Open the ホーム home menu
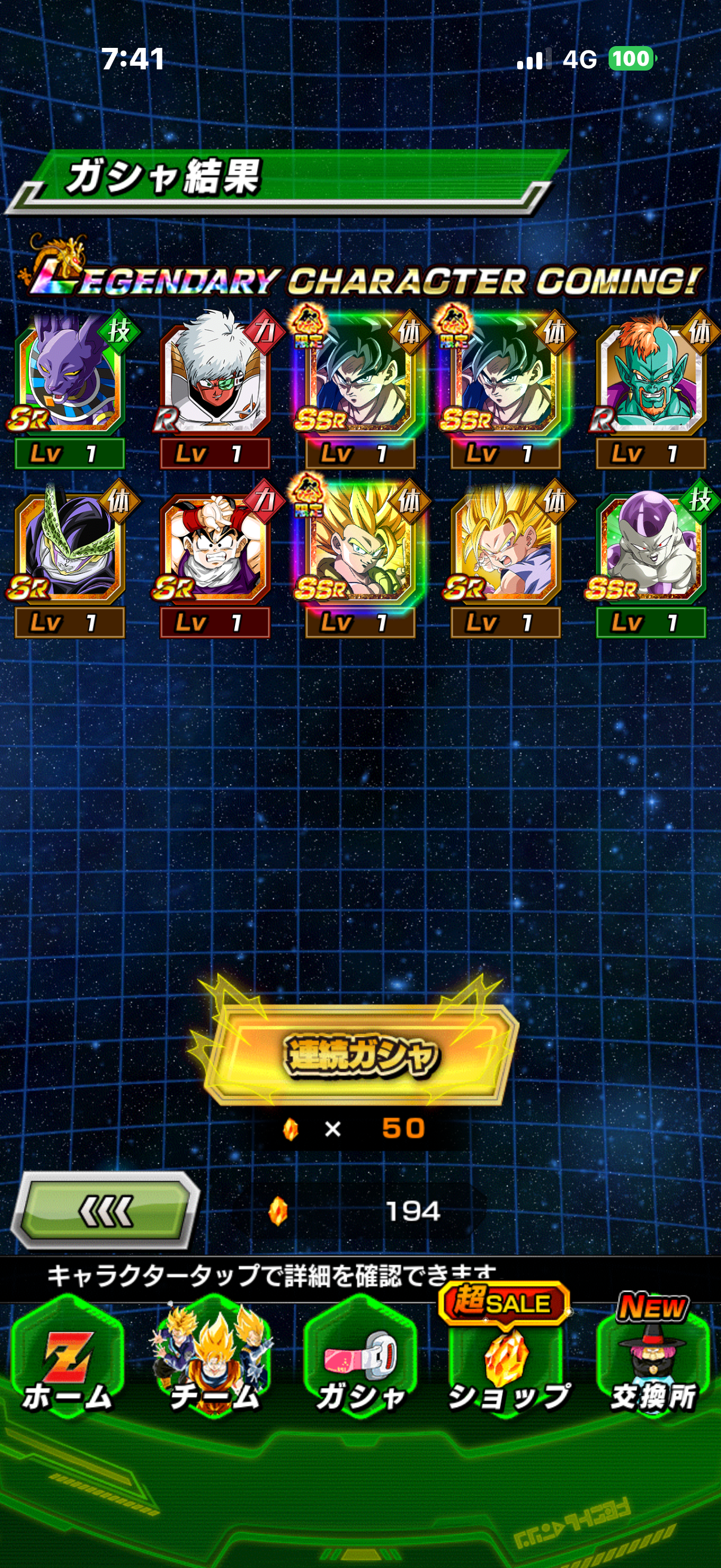Screen dimensions: 721x1568 click(x=67, y=1363)
